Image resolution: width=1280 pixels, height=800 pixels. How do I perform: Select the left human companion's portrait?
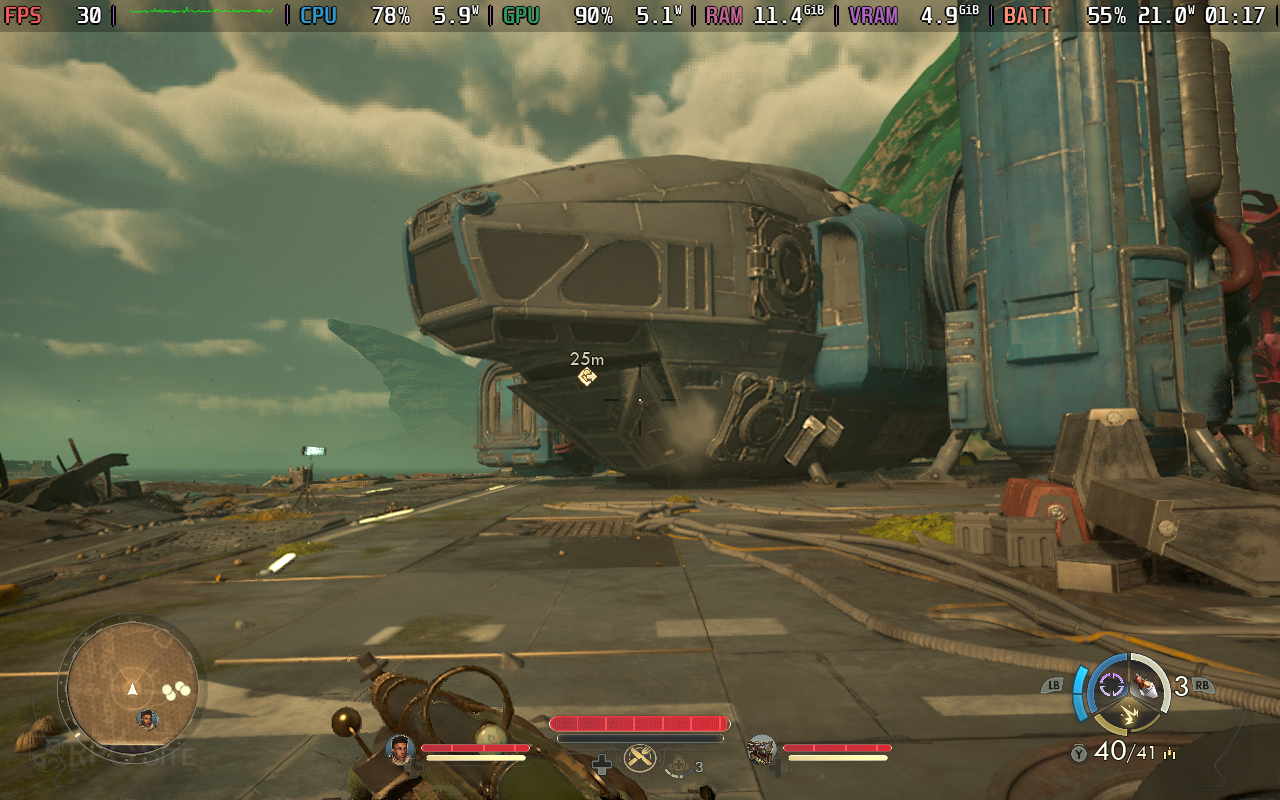click(x=400, y=748)
